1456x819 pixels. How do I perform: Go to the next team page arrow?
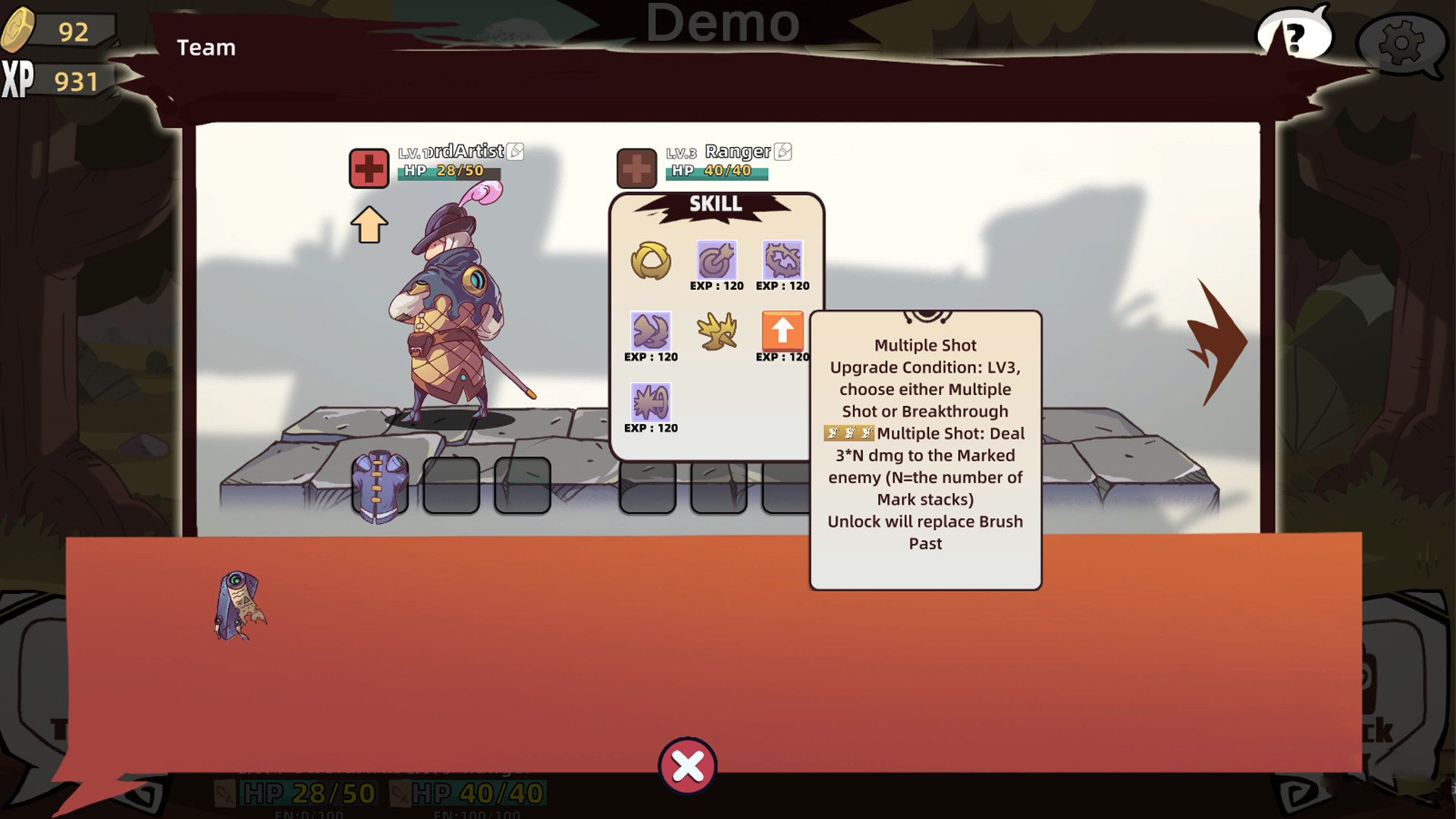pyautogui.click(x=1217, y=341)
